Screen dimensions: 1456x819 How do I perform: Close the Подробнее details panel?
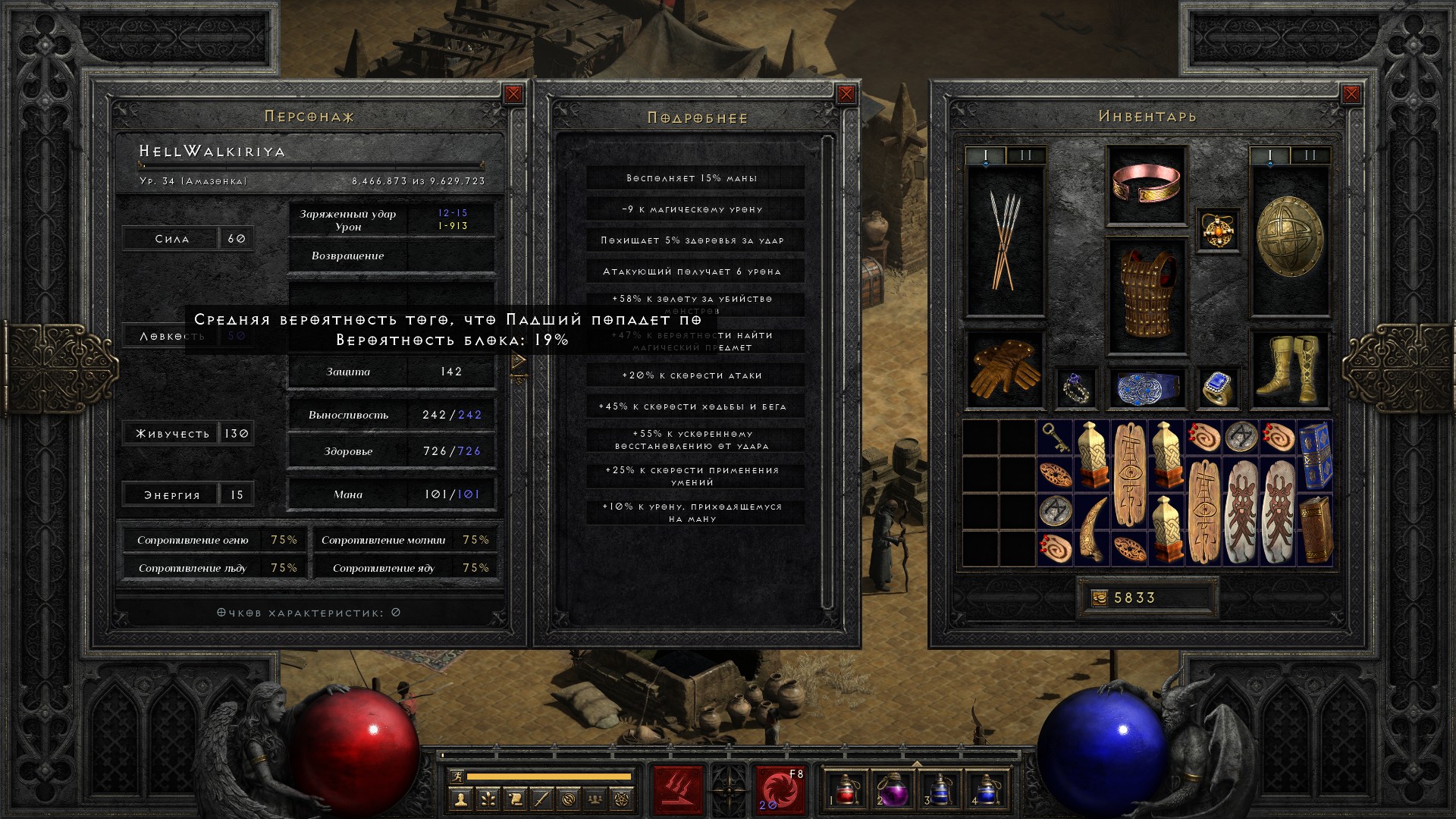pos(846,94)
